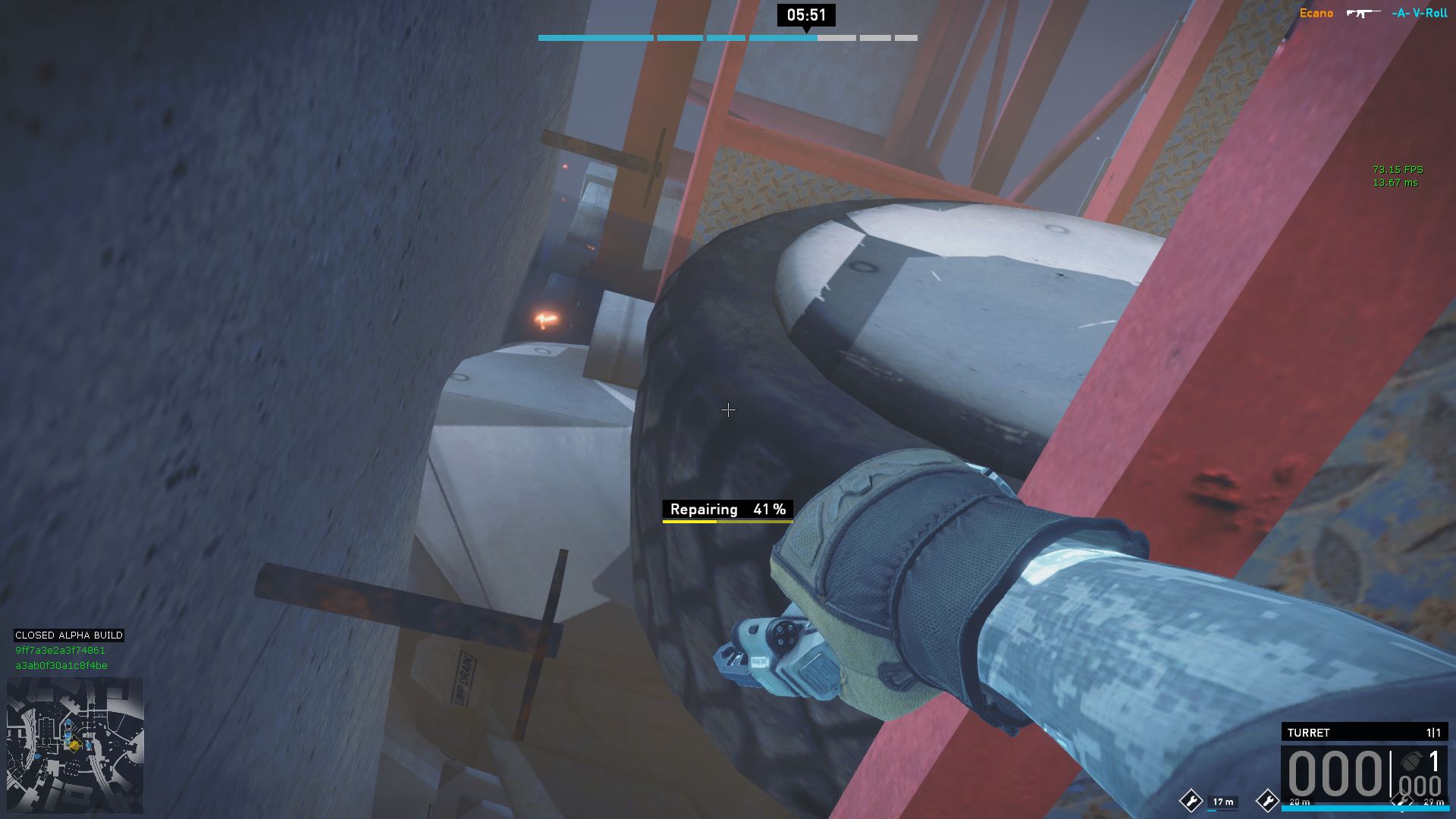Click the 17 m repair wrench marker
This screenshot has height=819, width=1456.
pos(1191,801)
